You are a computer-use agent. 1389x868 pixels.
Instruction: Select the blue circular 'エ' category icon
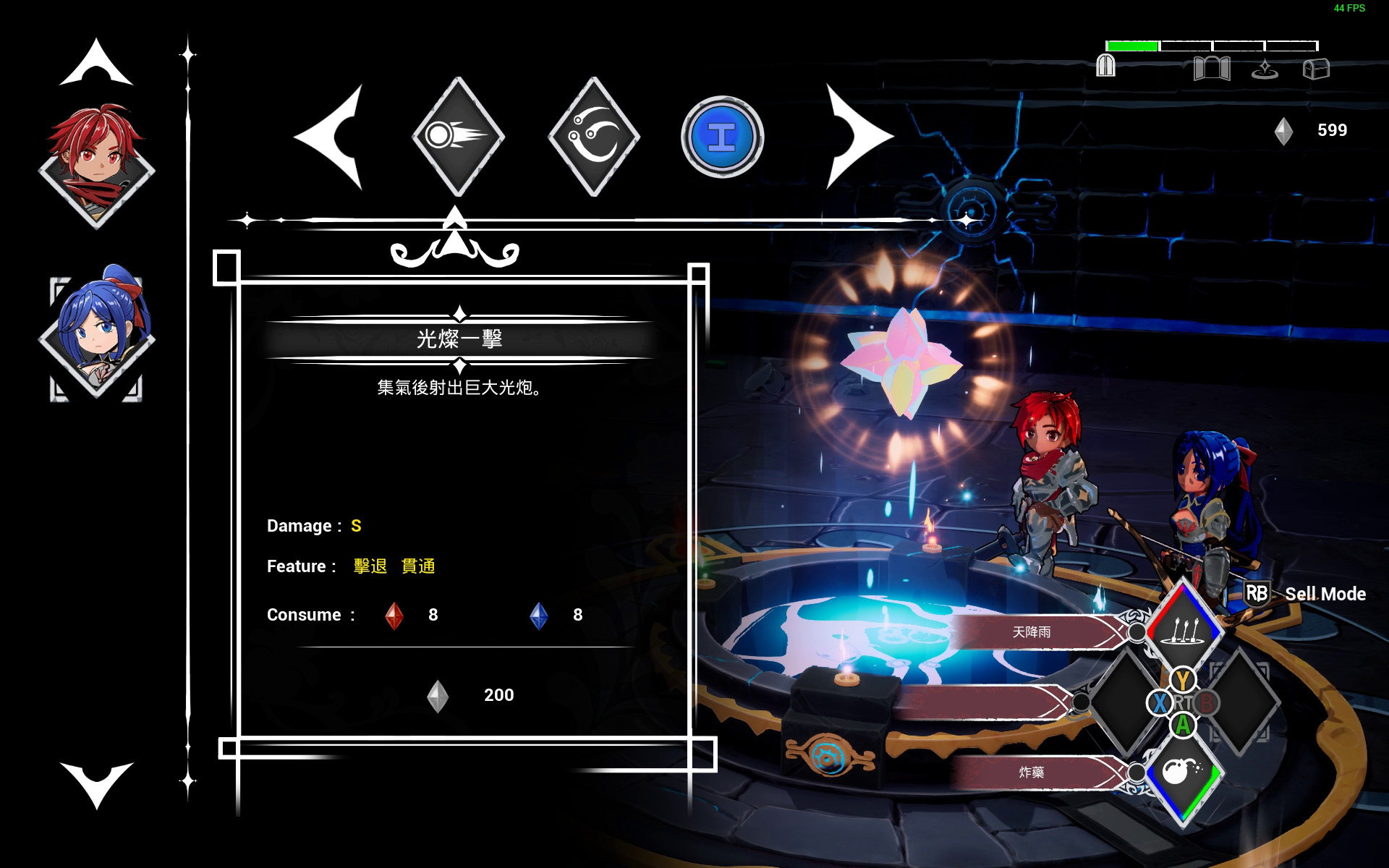(723, 136)
